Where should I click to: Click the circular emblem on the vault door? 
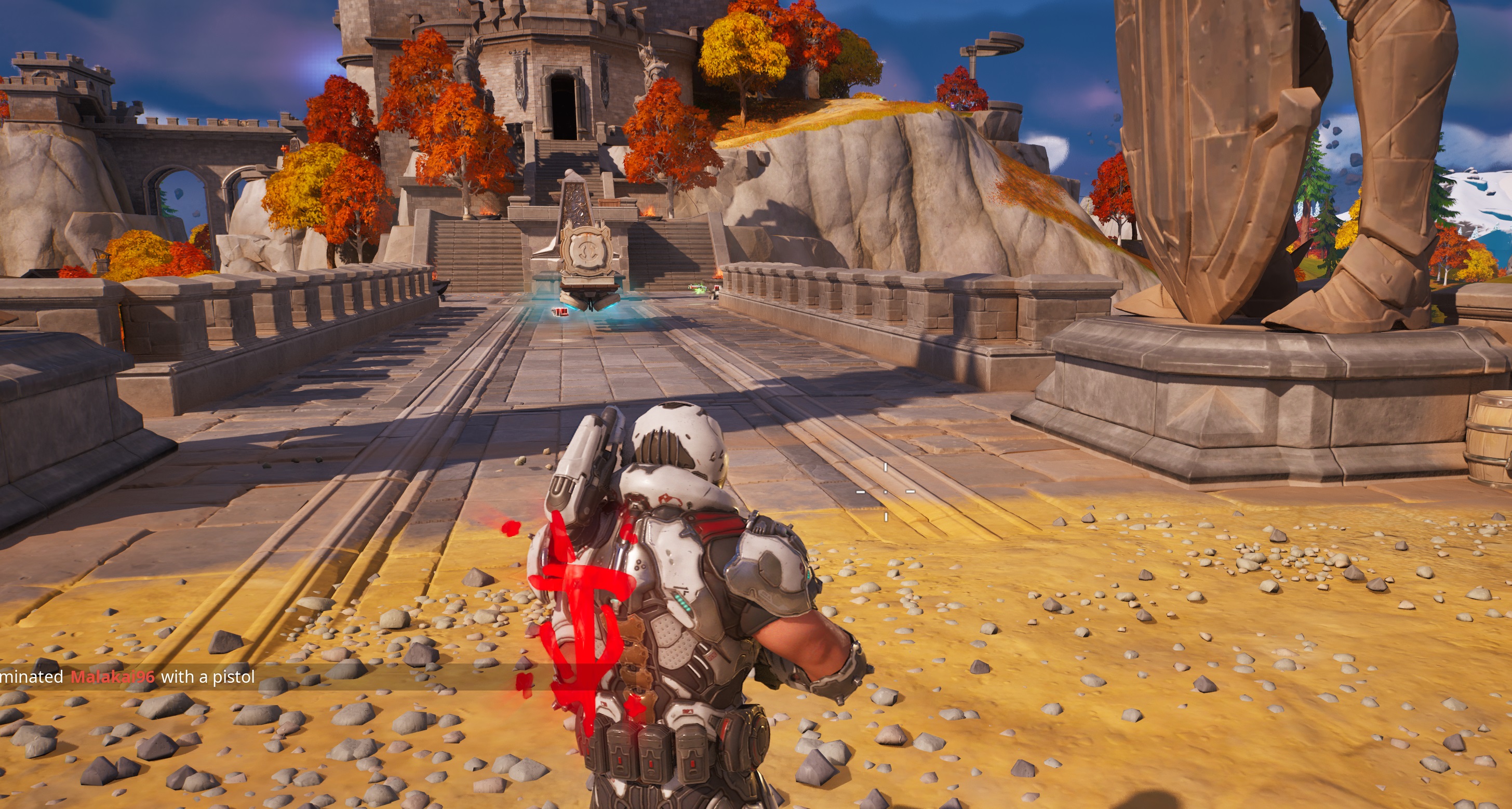point(586,251)
